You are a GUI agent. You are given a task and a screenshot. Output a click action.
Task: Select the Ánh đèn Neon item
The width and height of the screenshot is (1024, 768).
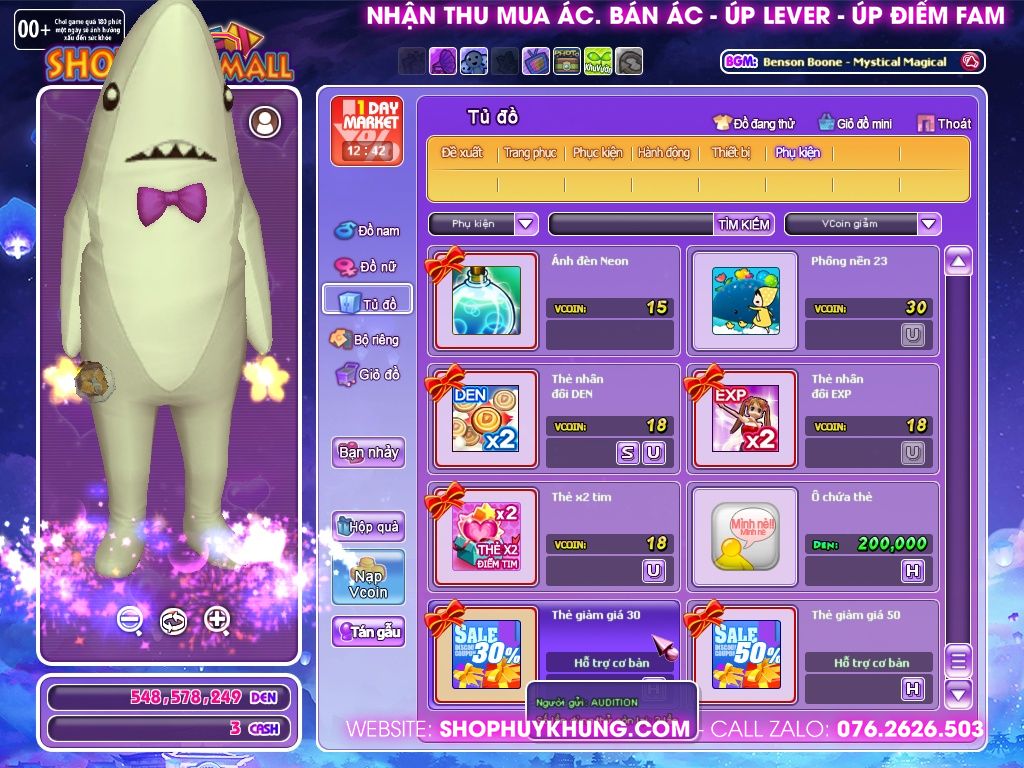486,299
